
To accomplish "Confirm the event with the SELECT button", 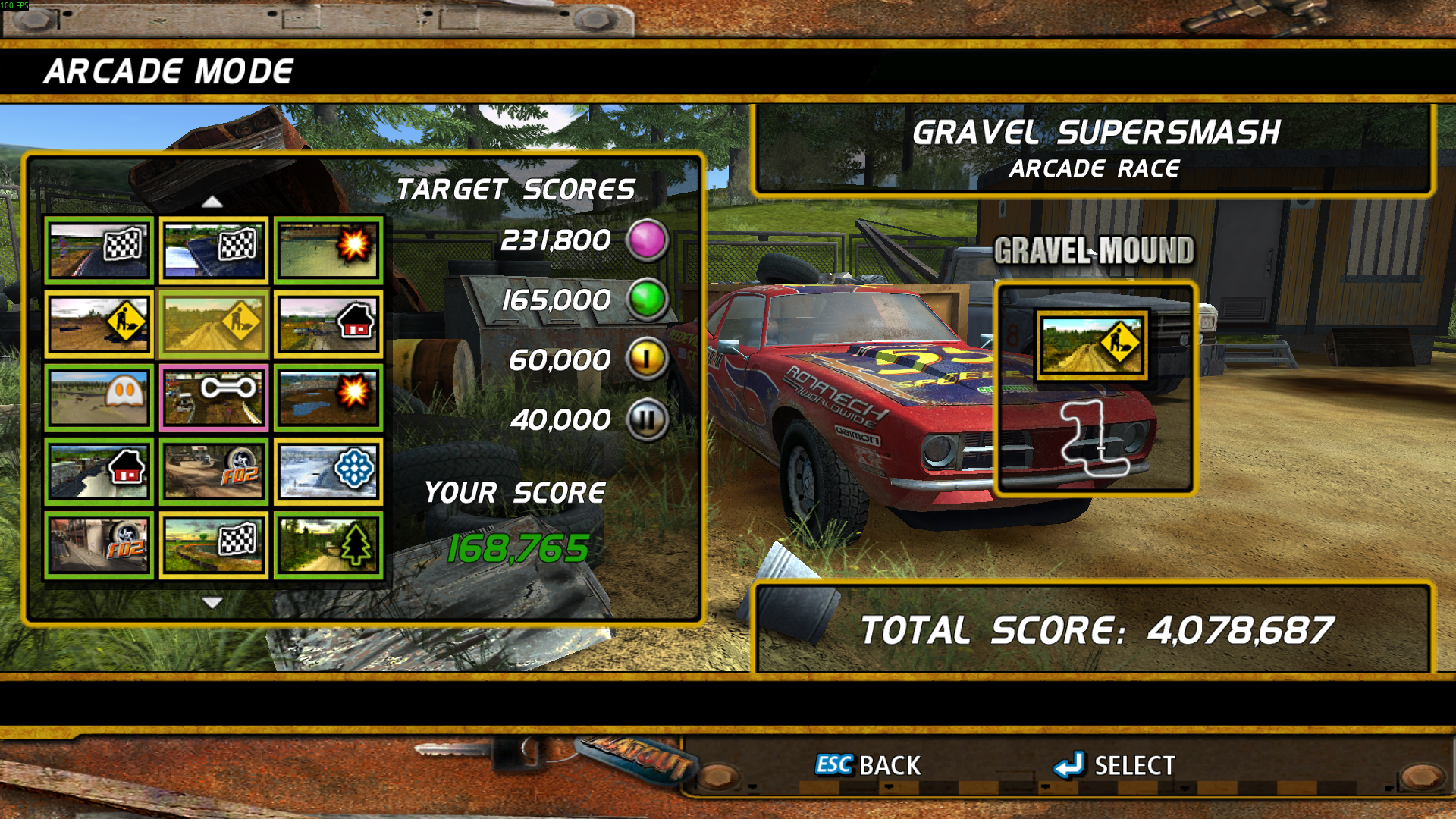I will coord(1115,765).
